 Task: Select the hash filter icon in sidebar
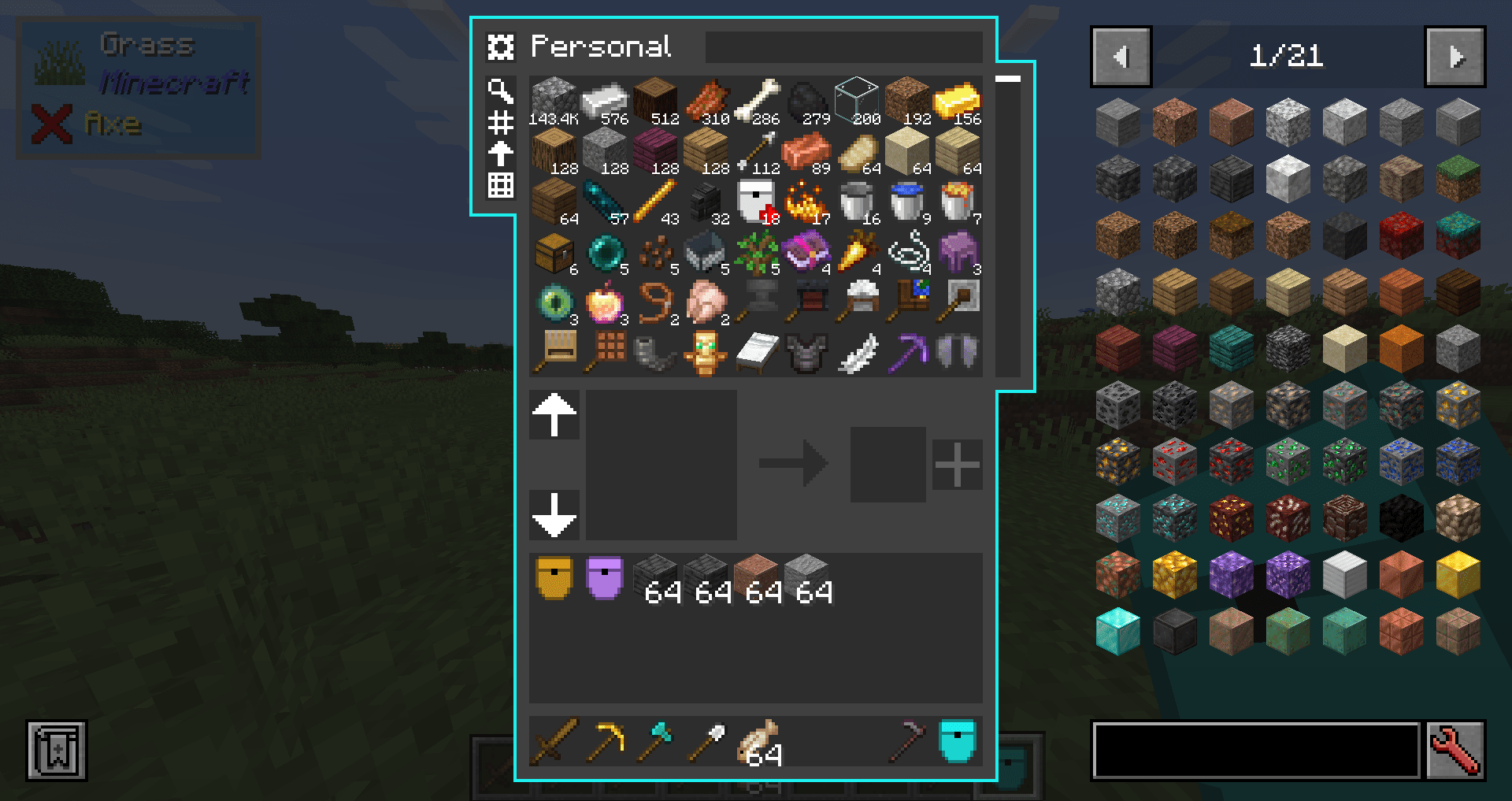pyautogui.click(x=501, y=124)
